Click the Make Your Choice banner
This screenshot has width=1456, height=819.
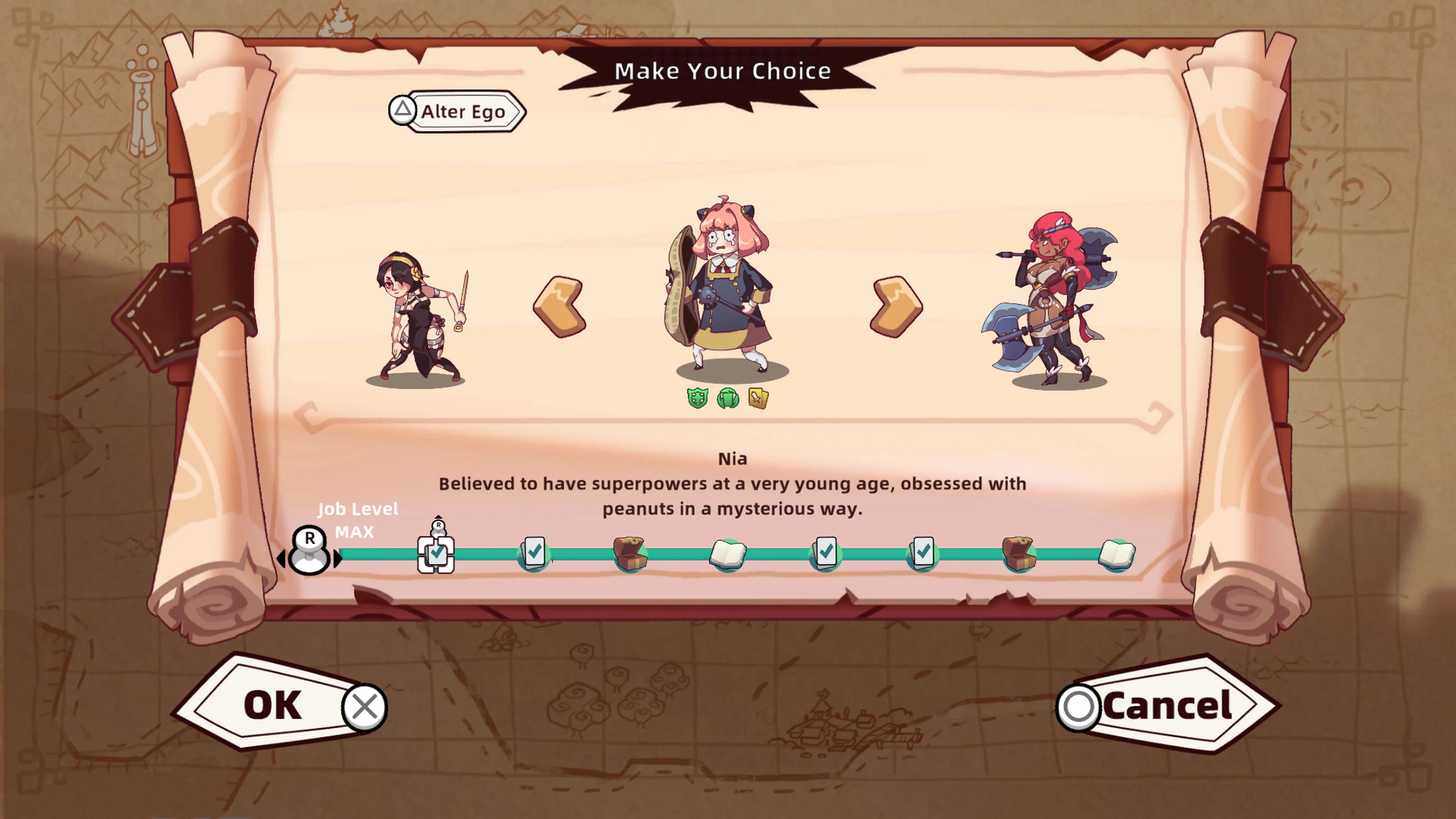[723, 71]
